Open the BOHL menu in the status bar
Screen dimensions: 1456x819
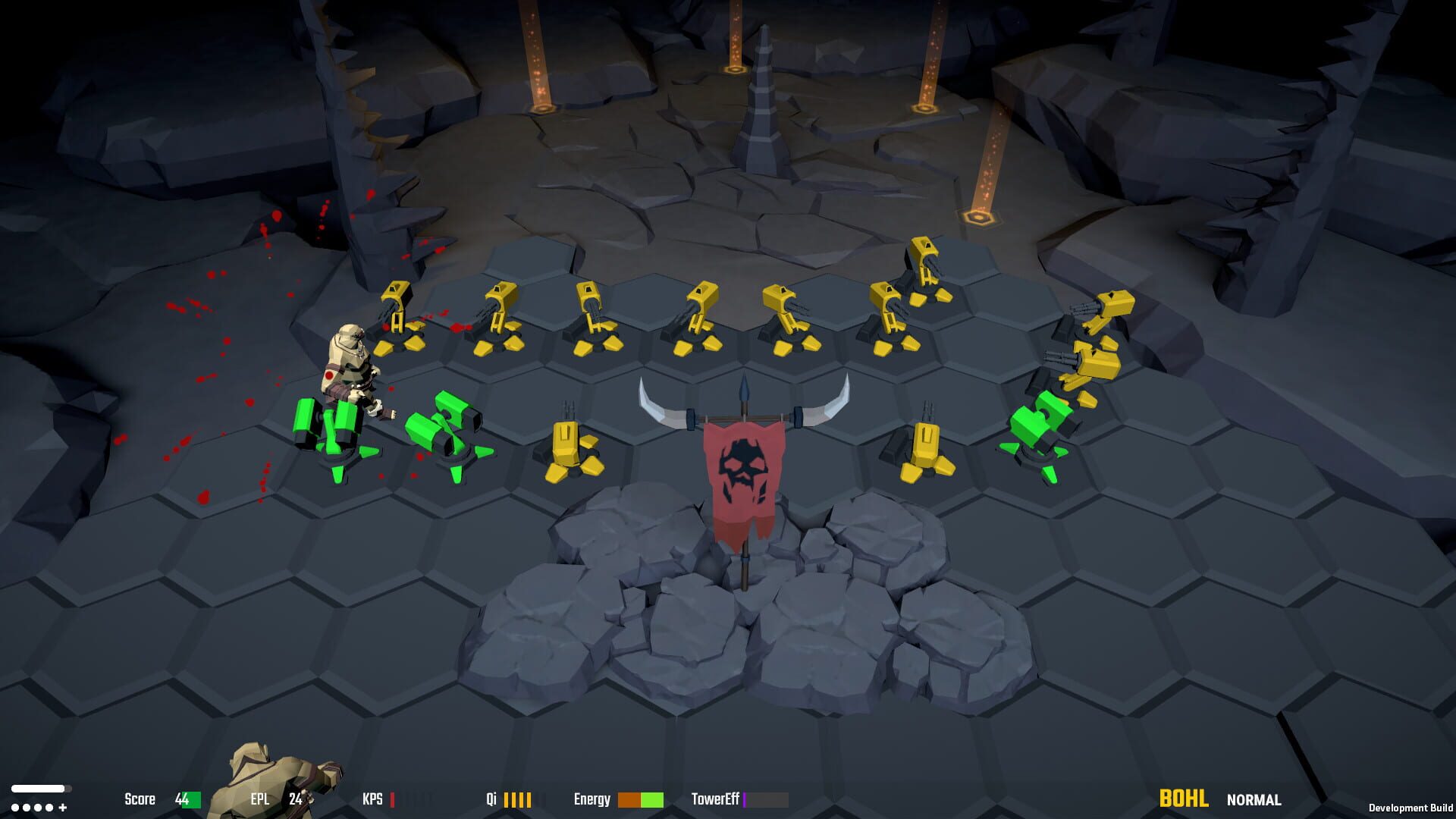(1184, 799)
